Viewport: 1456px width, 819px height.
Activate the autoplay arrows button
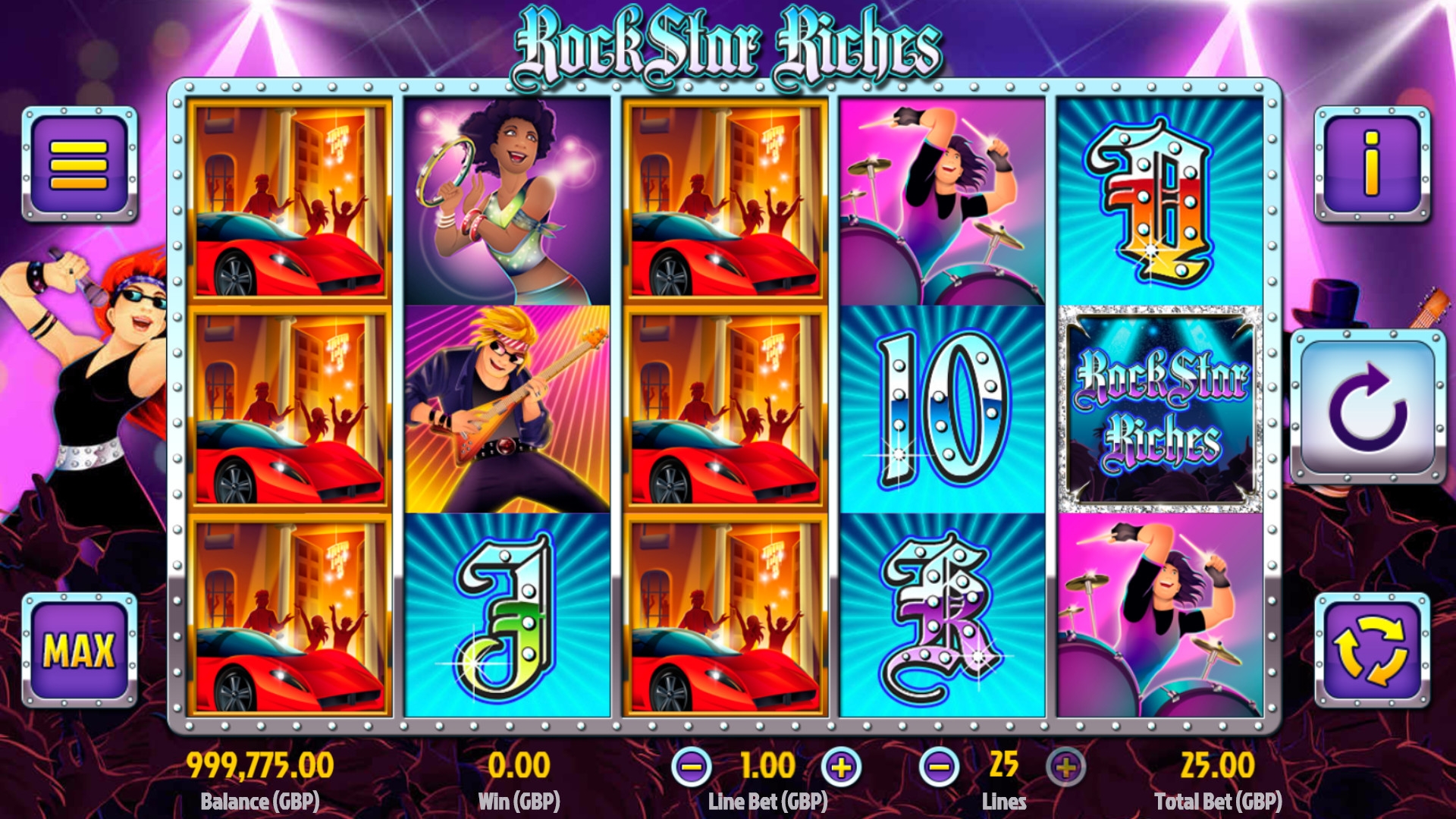click(1371, 650)
